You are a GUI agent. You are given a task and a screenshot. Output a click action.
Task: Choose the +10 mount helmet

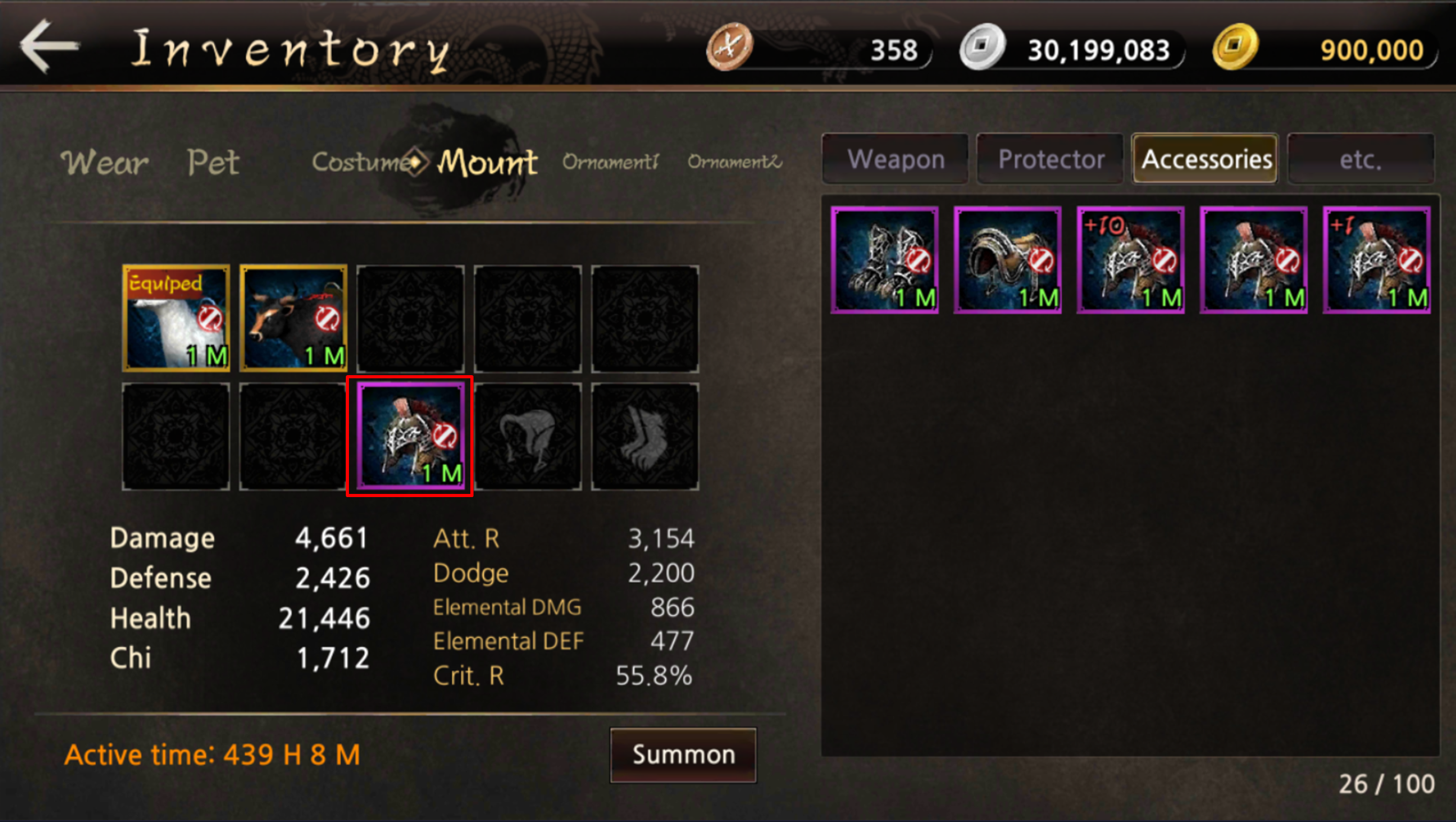1131,260
